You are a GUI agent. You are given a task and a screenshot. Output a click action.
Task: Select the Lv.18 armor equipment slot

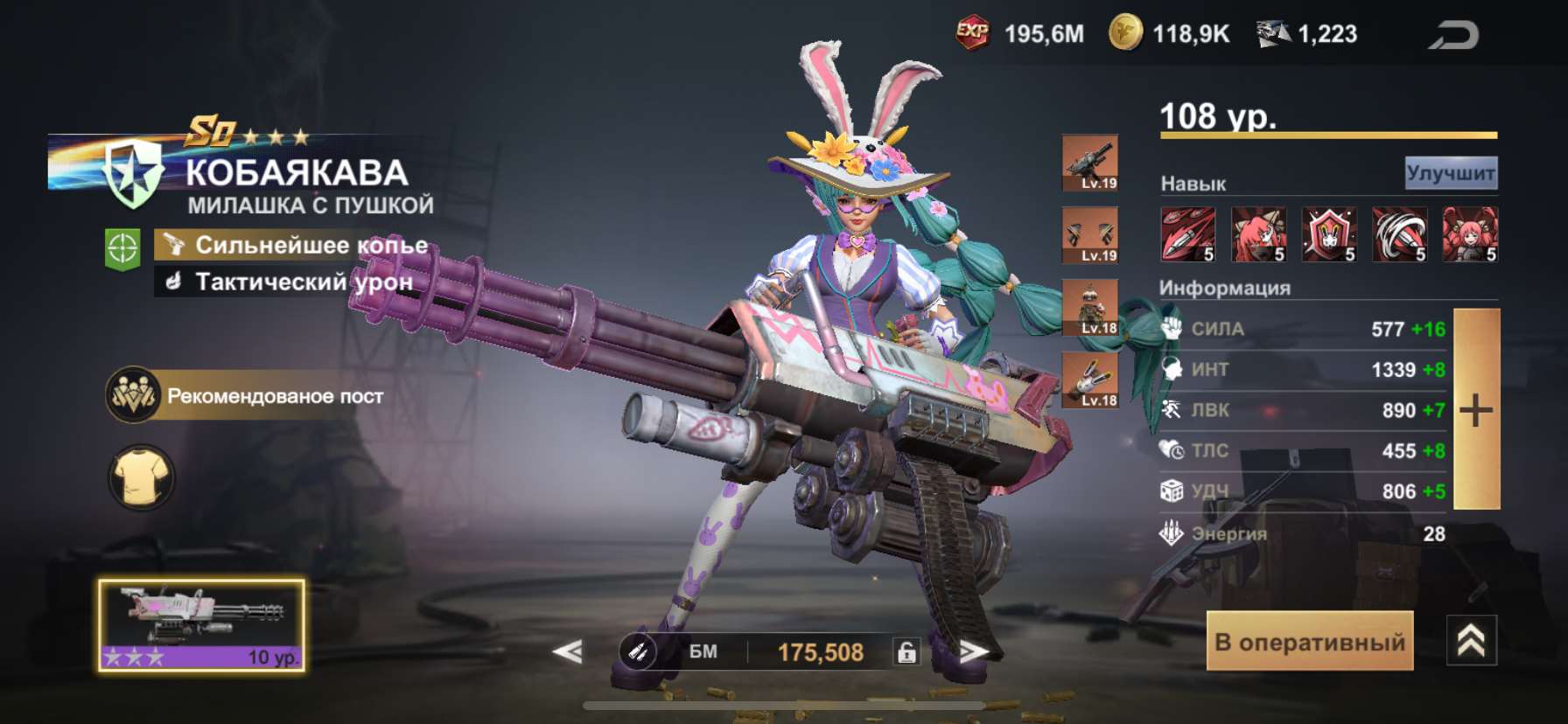click(x=1089, y=308)
